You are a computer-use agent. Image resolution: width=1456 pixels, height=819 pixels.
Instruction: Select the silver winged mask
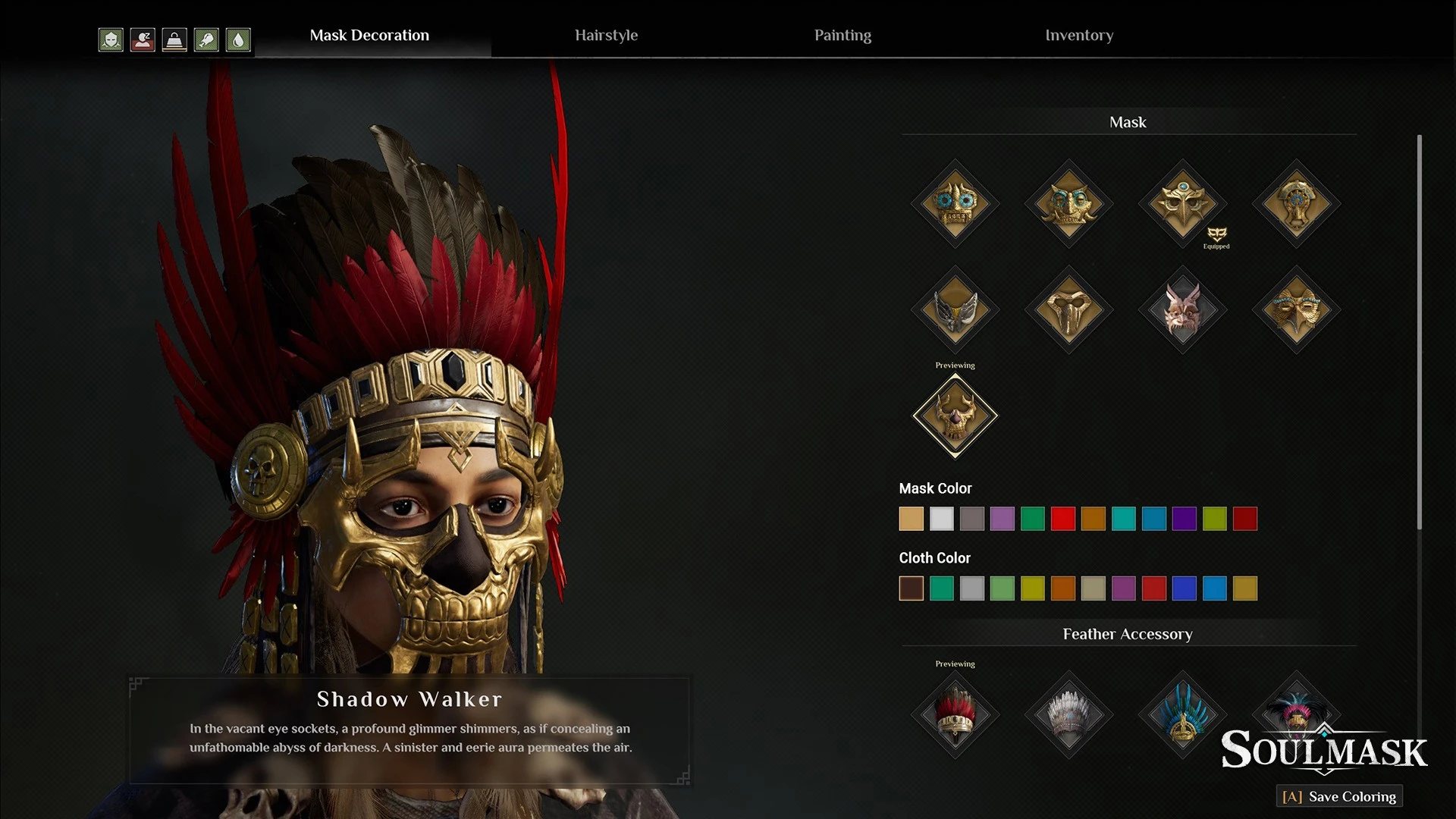pyautogui.click(x=955, y=309)
